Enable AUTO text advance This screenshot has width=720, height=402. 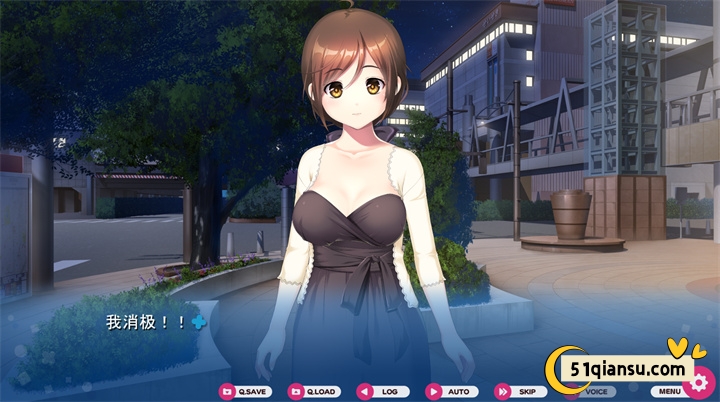(x=450, y=392)
